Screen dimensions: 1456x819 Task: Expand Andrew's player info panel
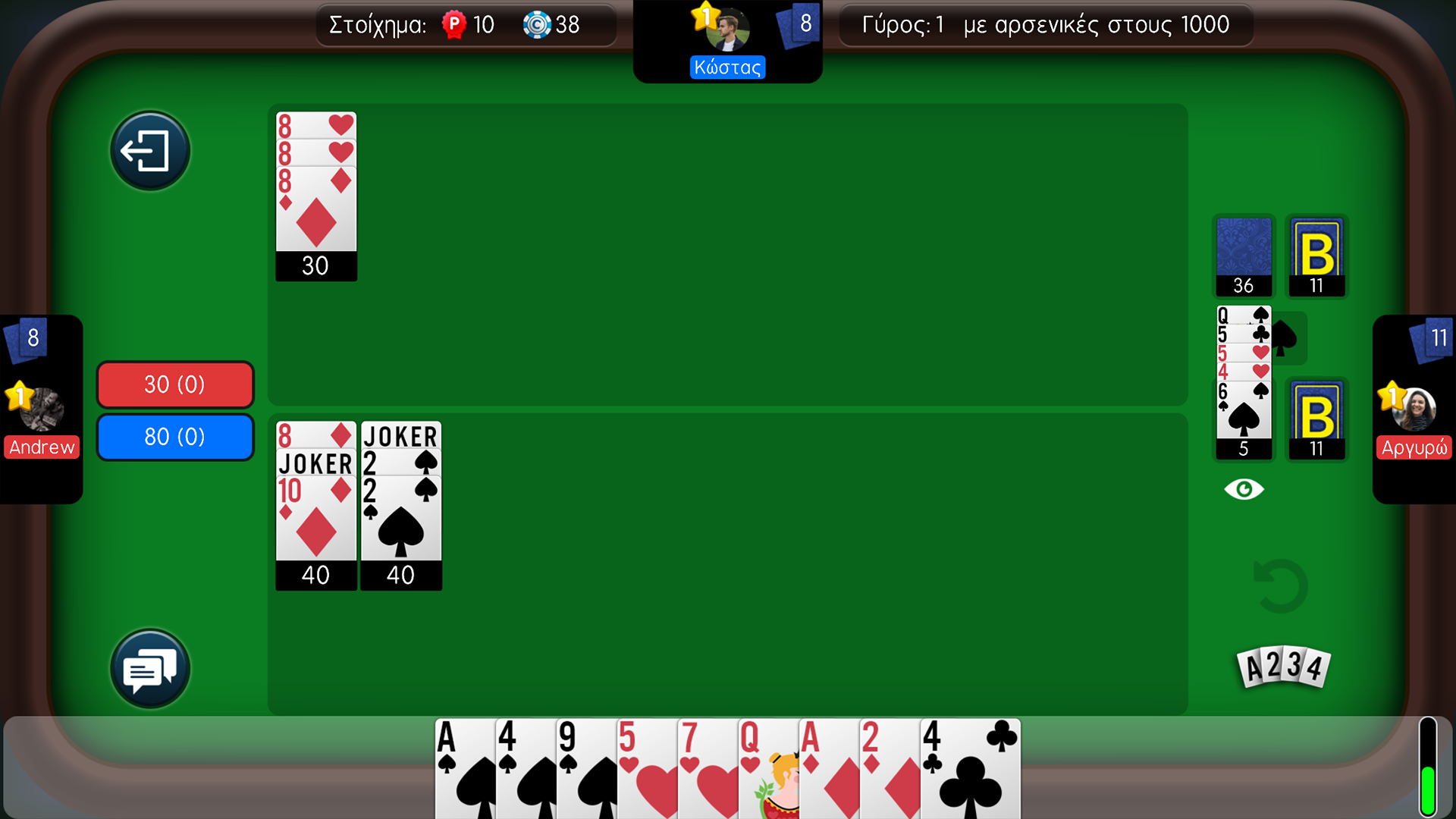pos(42,409)
